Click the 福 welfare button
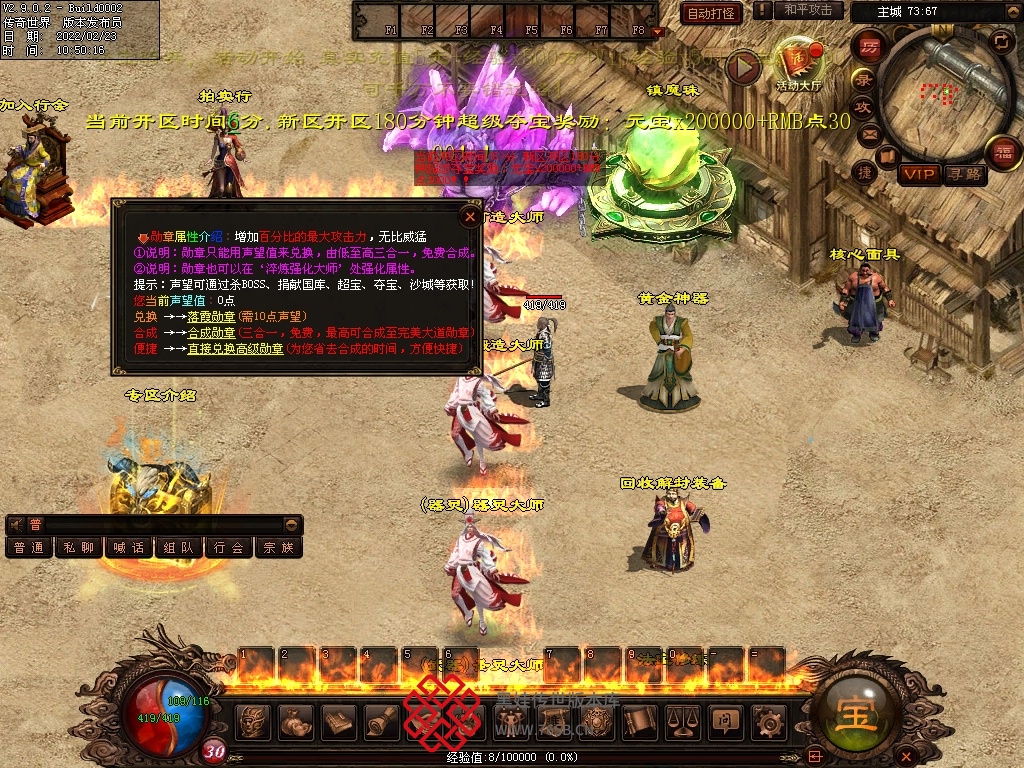Viewport: 1024px width, 768px height. (1003, 153)
